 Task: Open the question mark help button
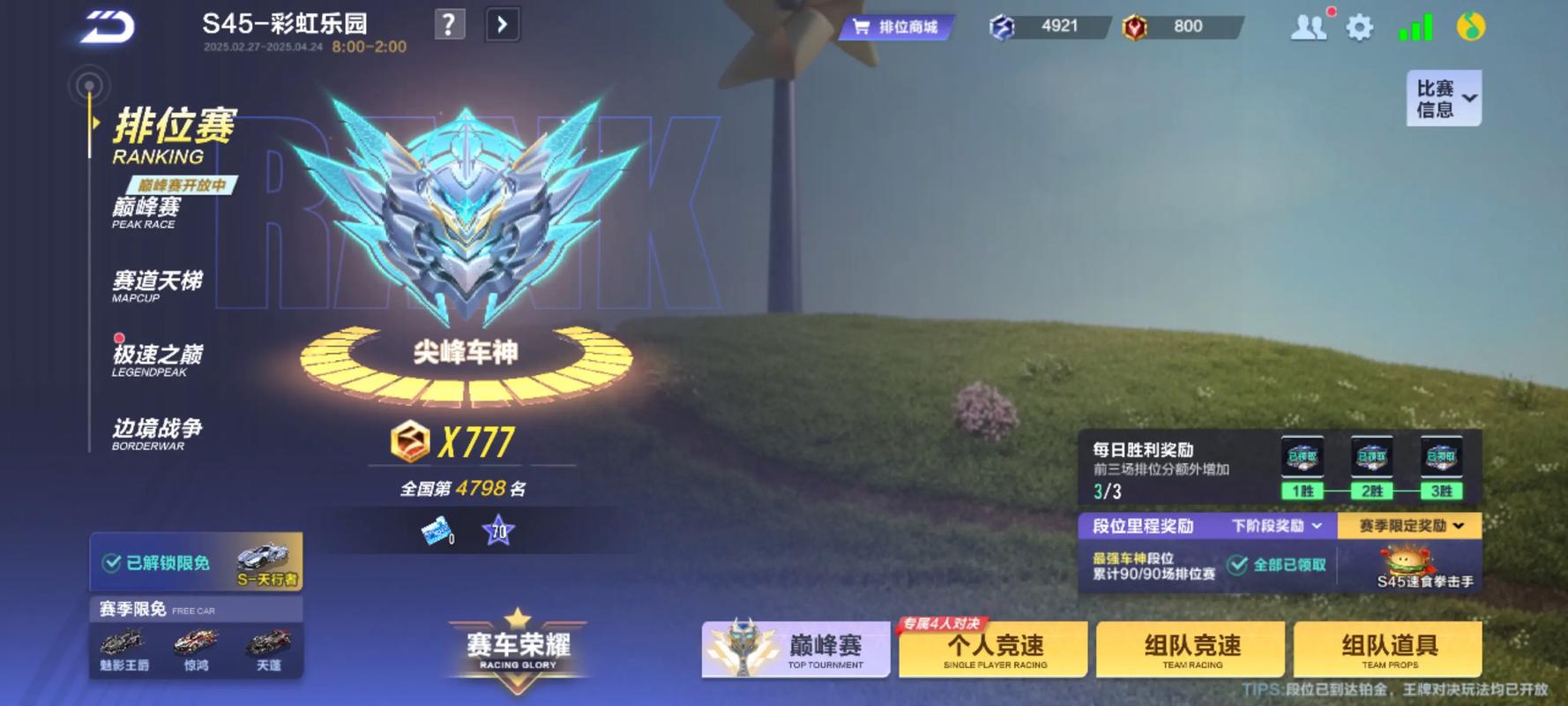pyautogui.click(x=449, y=25)
